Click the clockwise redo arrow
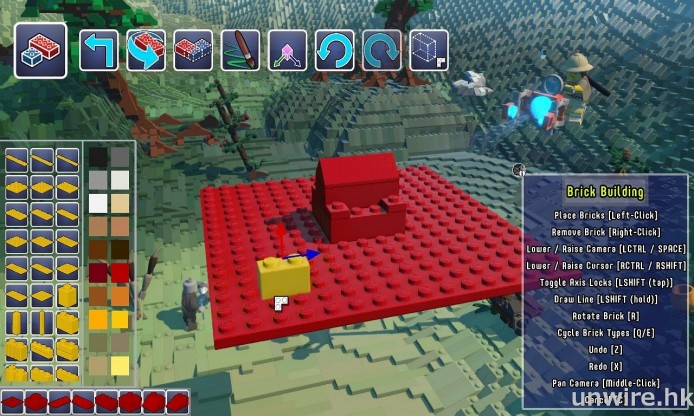 tap(381, 50)
